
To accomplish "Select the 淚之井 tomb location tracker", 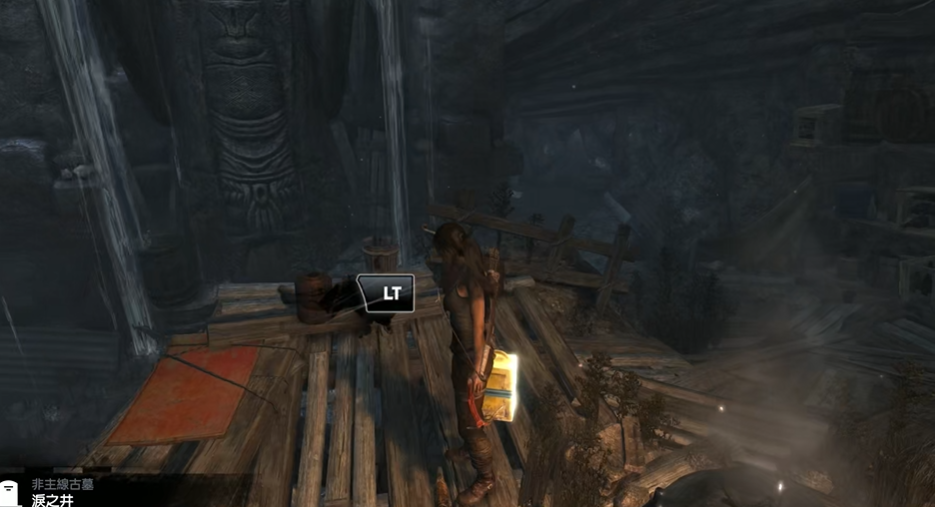I will (53, 500).
